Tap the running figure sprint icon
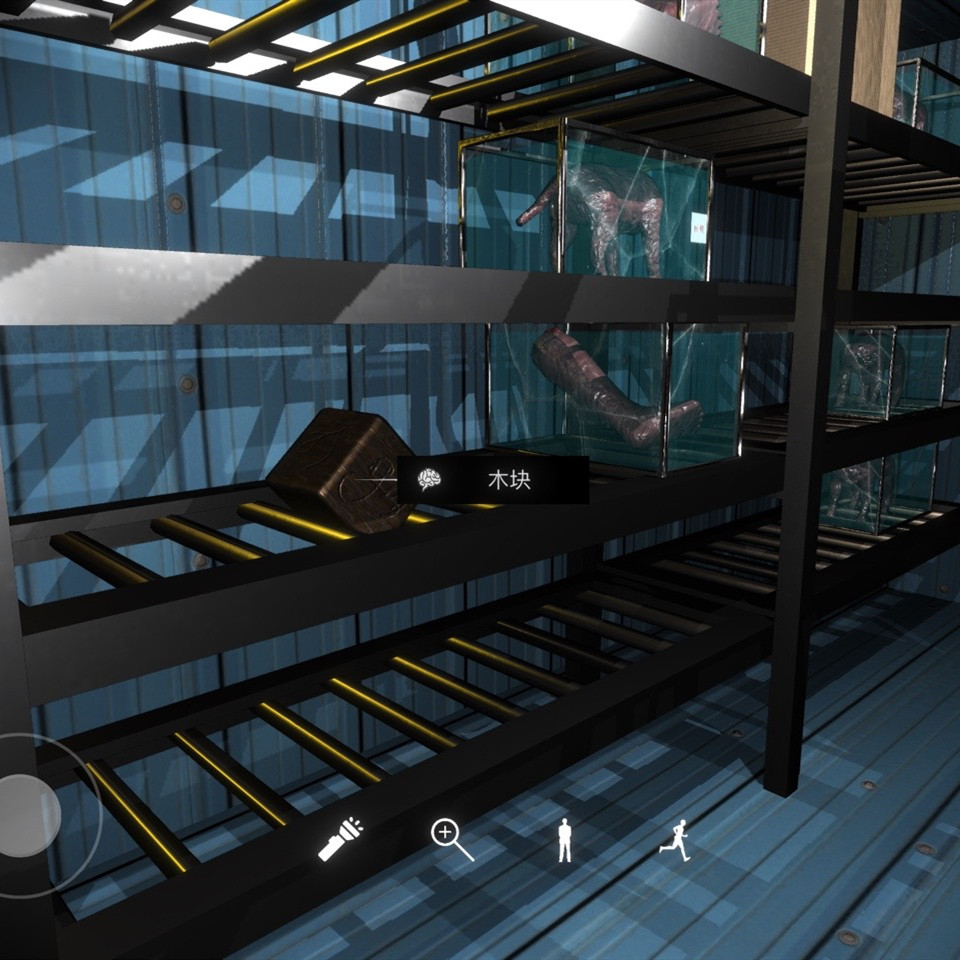Screen dimensions: 960x960 coord(675,838)
